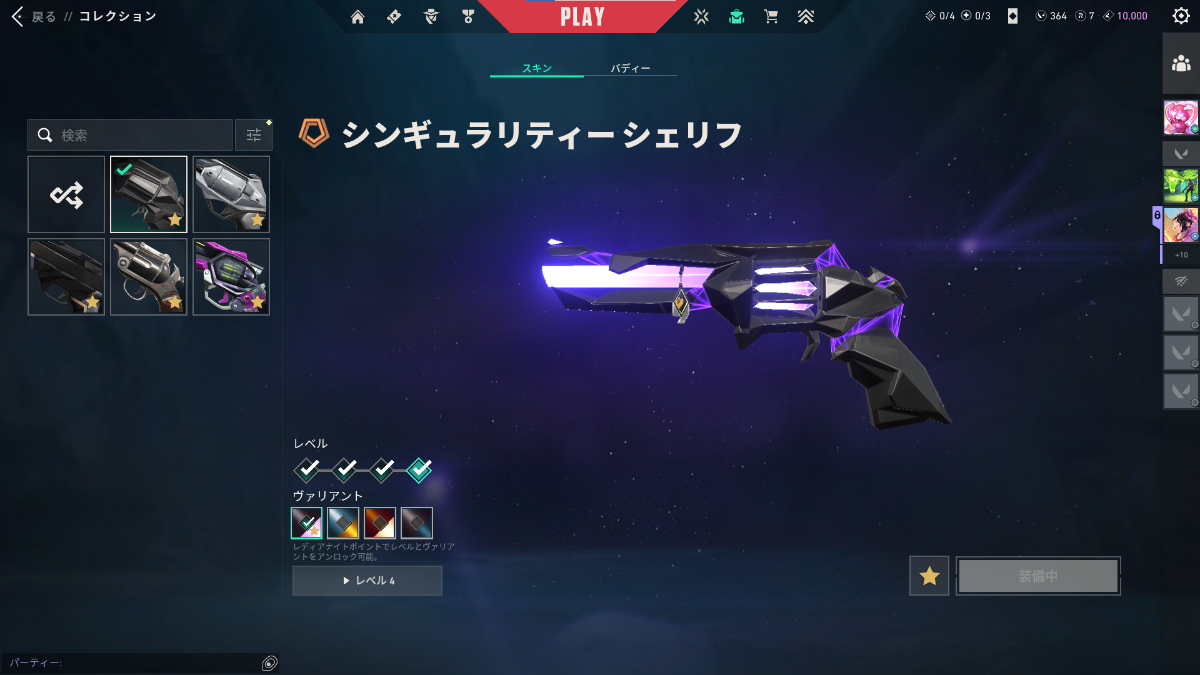
Task: Choose the blue and gold variant swatch
Action: (x=343, y=523)
